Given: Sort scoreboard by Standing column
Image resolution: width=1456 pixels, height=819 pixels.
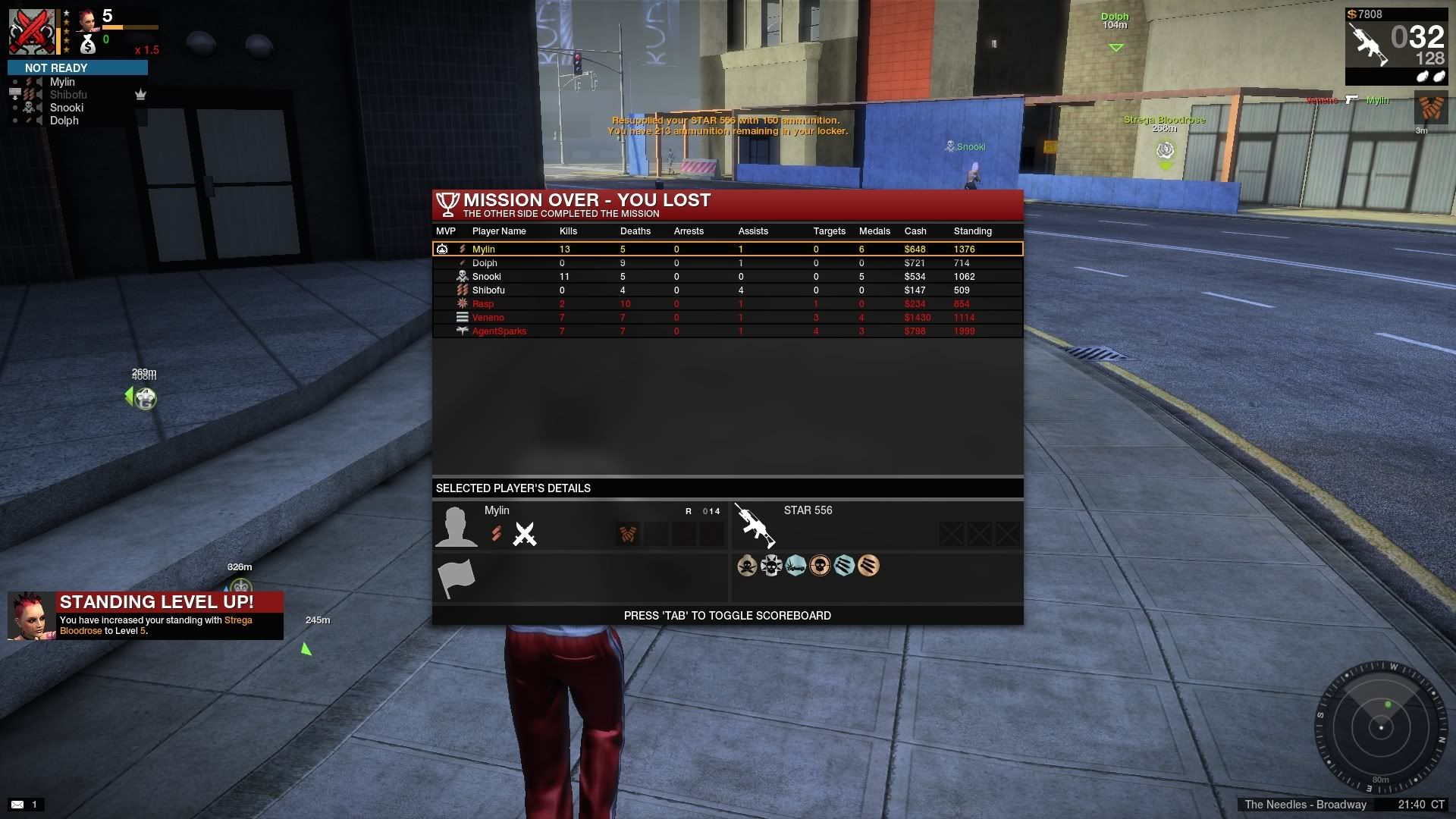Looking at the screenshot, I should [972, 231].
